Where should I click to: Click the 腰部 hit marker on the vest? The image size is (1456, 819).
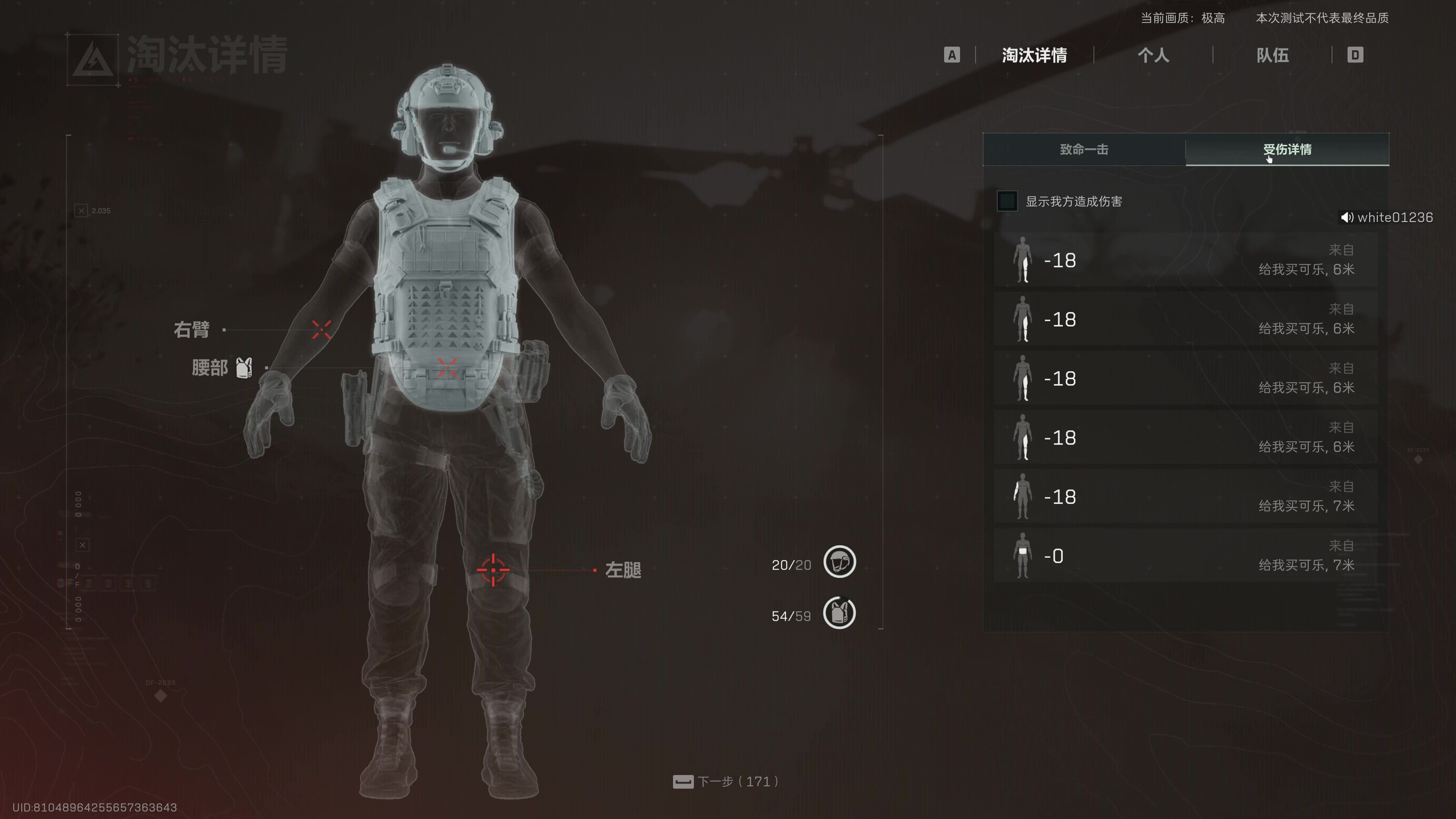[x=447, y=367]
